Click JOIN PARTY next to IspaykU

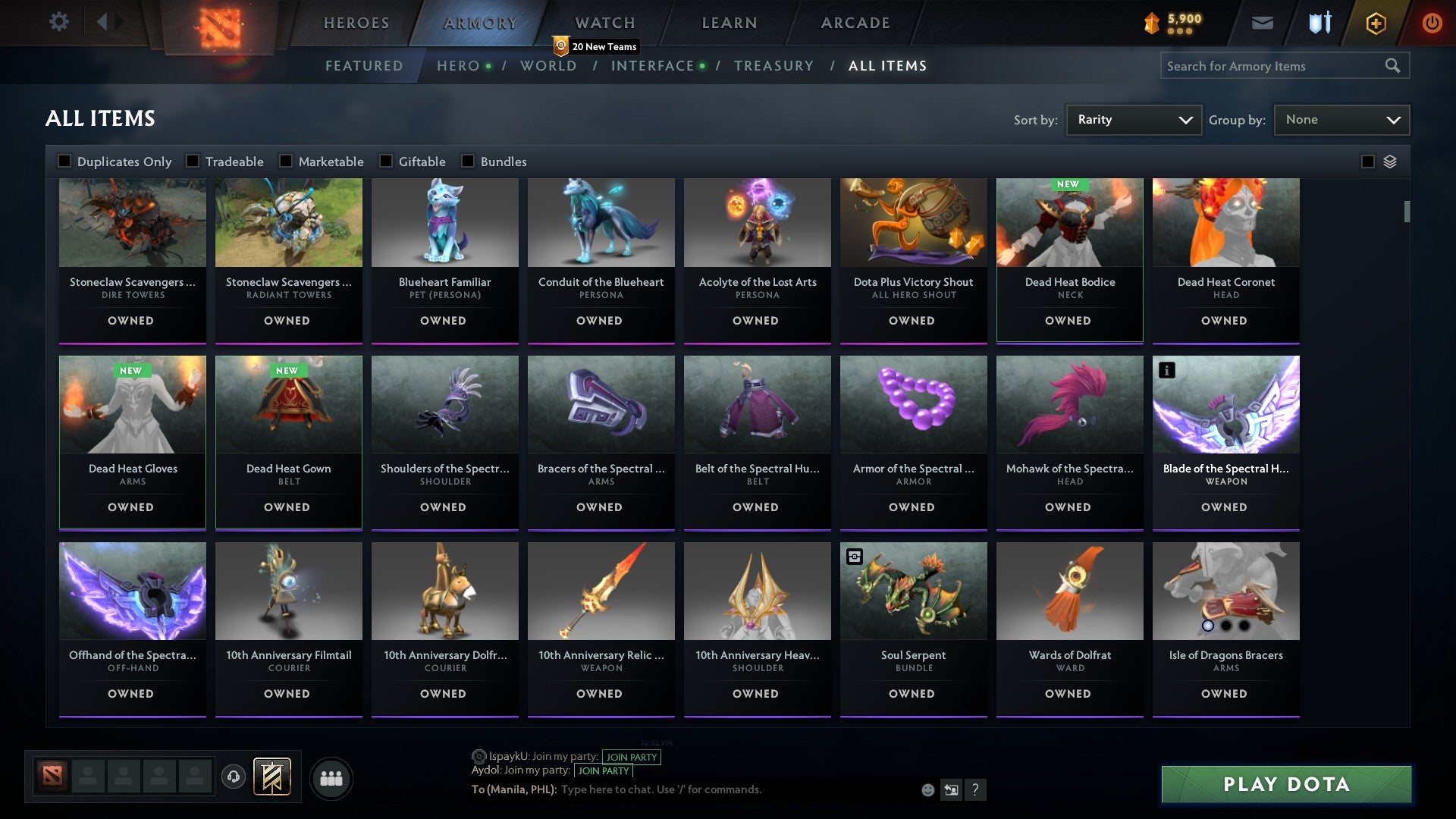(x=632, y=756)
